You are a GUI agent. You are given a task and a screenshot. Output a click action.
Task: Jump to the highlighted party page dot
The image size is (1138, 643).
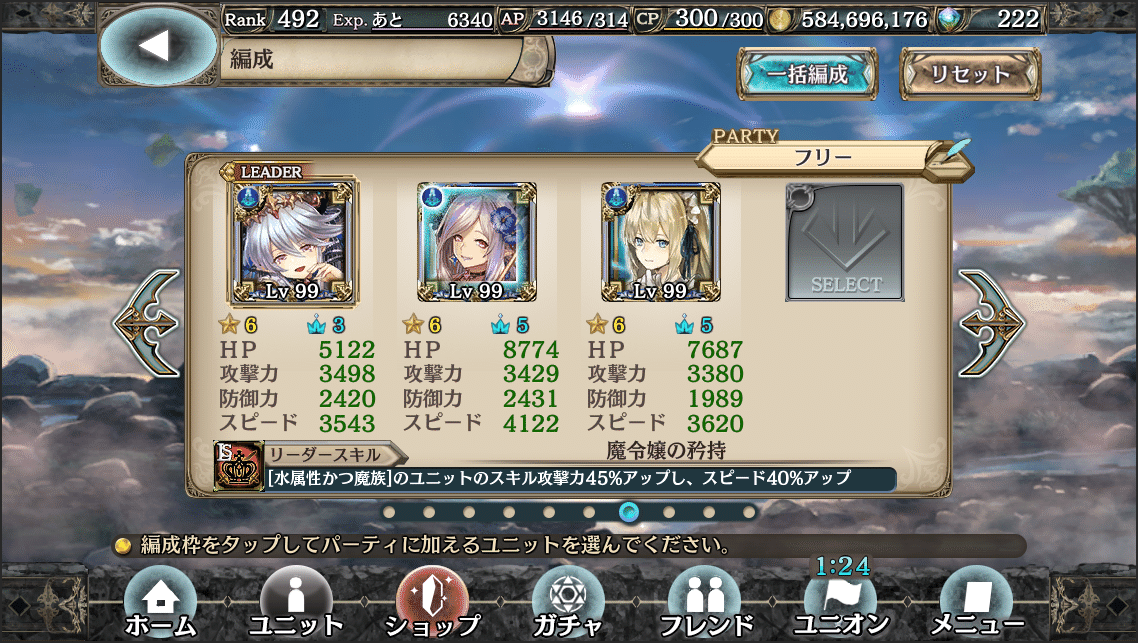pos(629,512)
